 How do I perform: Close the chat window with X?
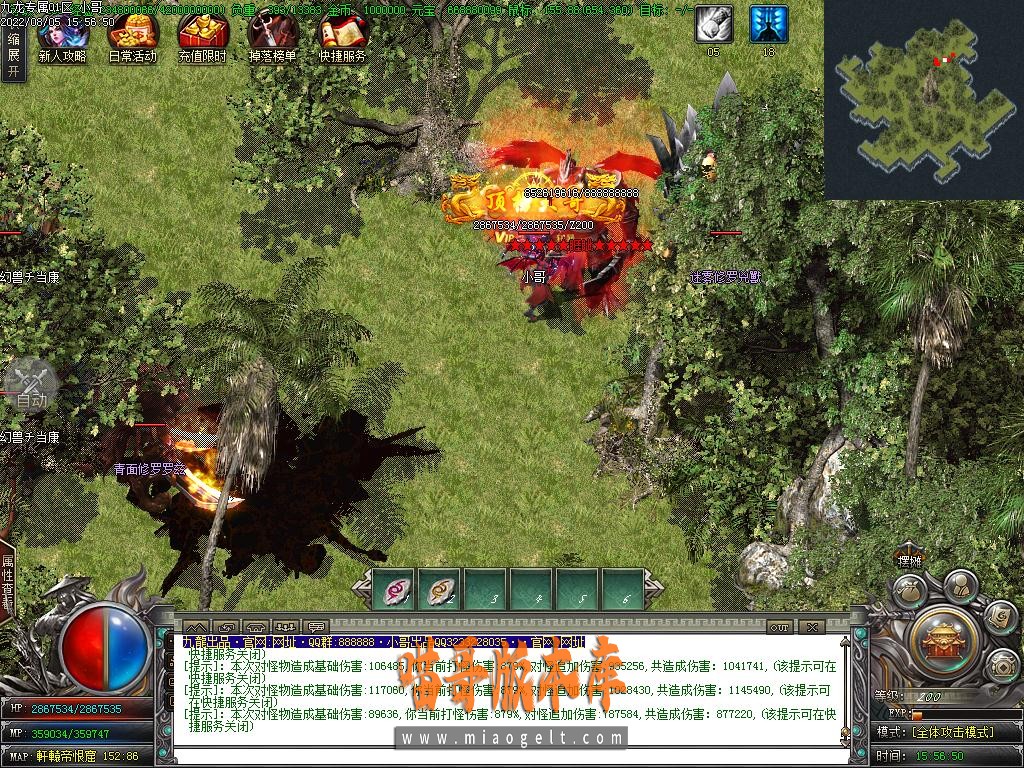(x=811, y=627)
